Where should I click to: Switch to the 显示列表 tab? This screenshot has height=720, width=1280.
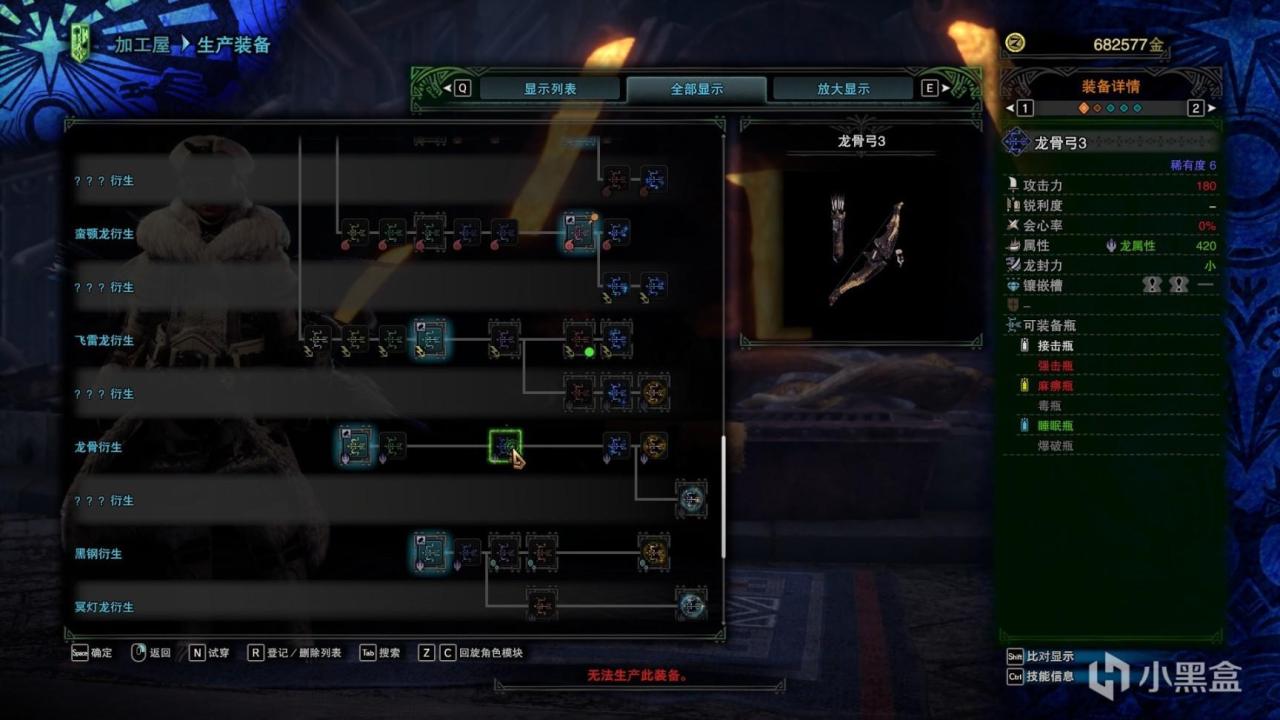pyautogui.click(x=549, y=89)
